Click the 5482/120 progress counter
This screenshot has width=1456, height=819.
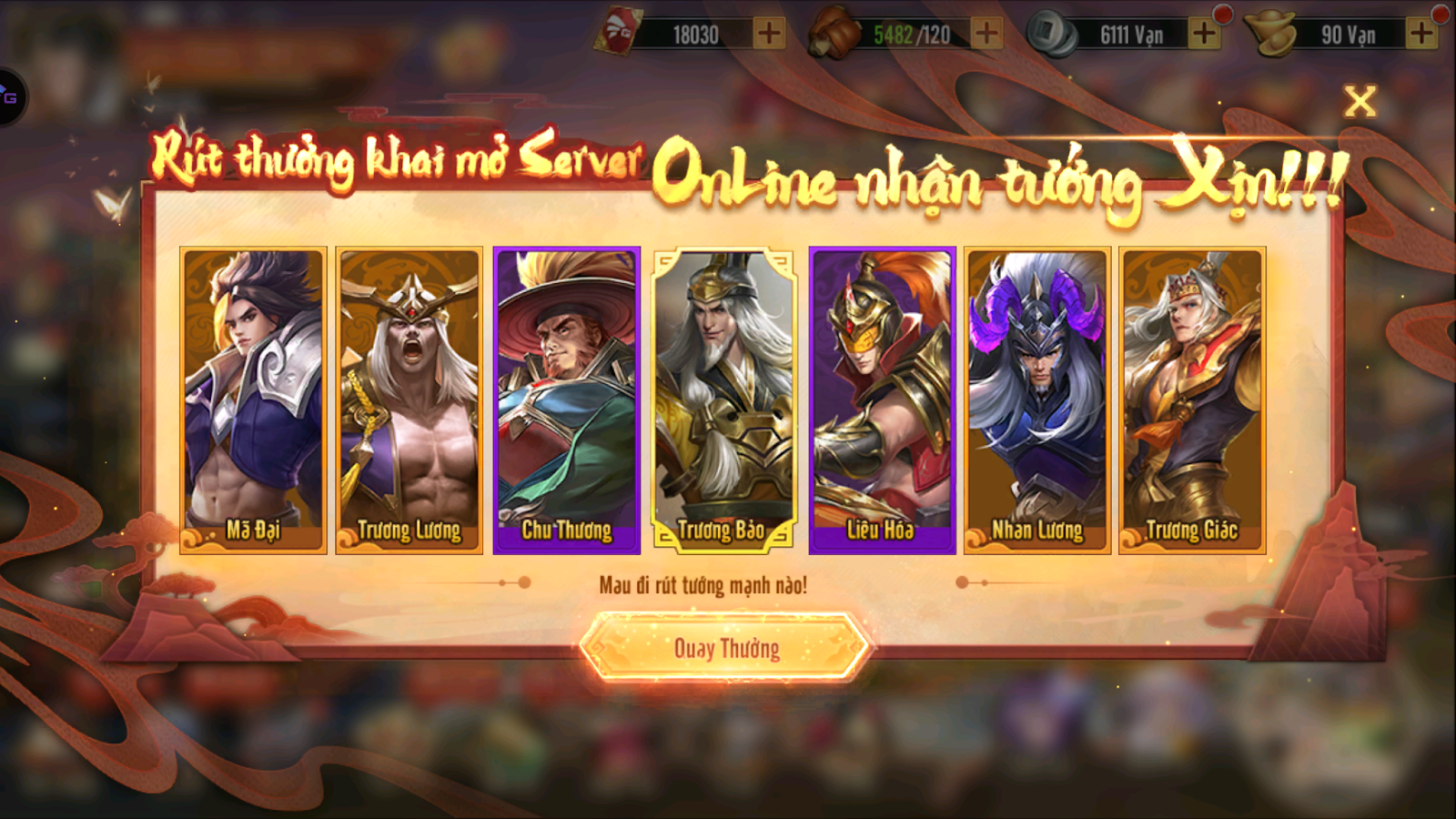[x=913, y=35]
